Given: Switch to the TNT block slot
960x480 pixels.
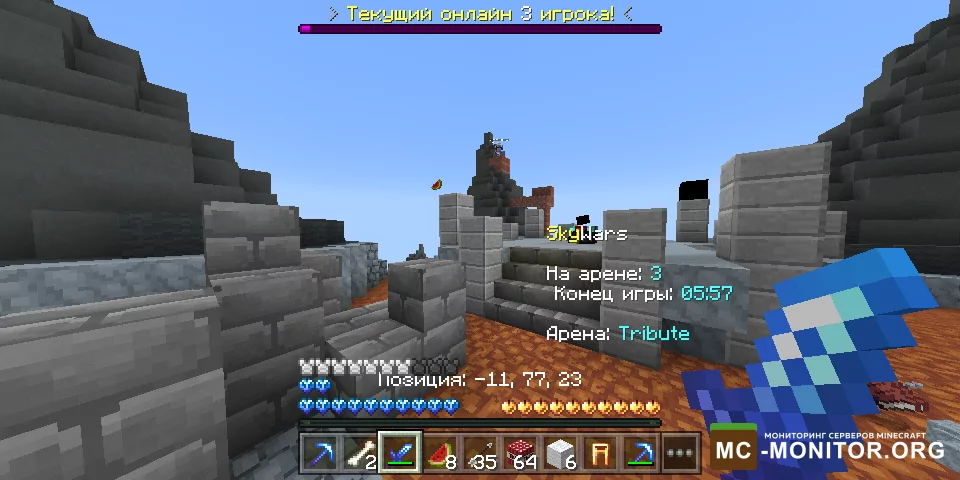Looking at the screenshot, I should coord(522,454).
